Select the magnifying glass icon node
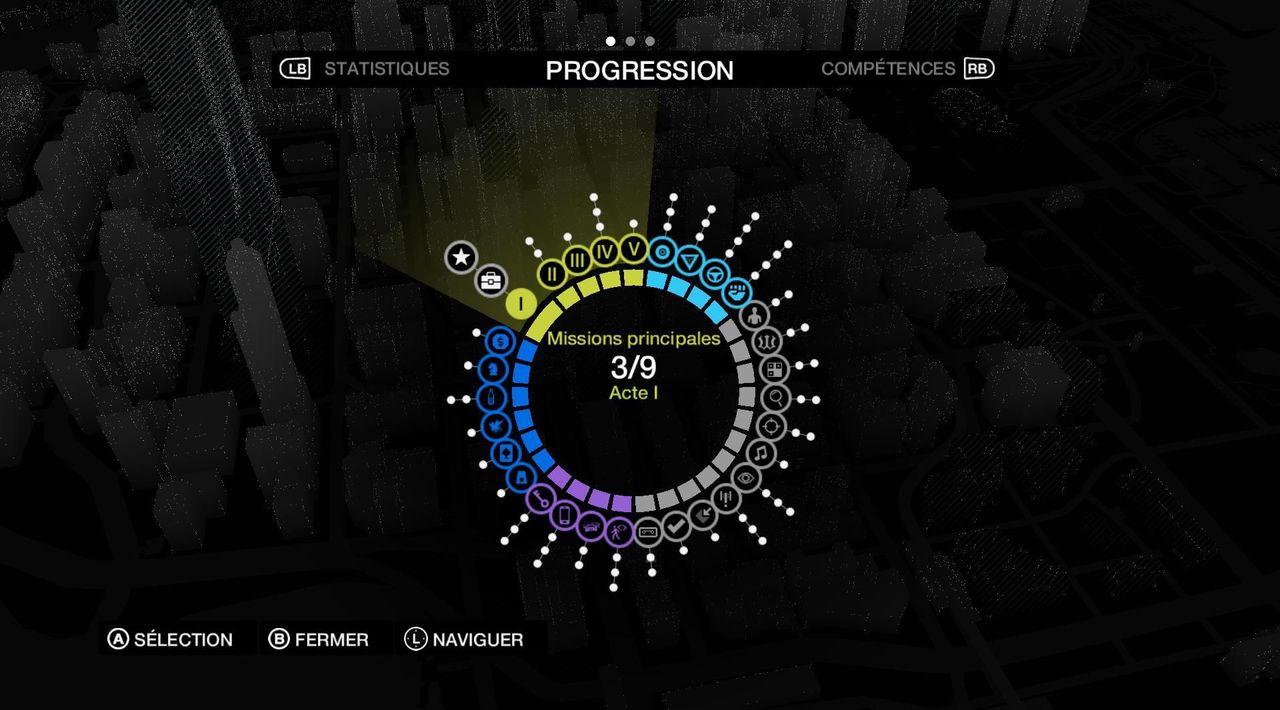This screenshot has width=1280, height=710. 777,398
